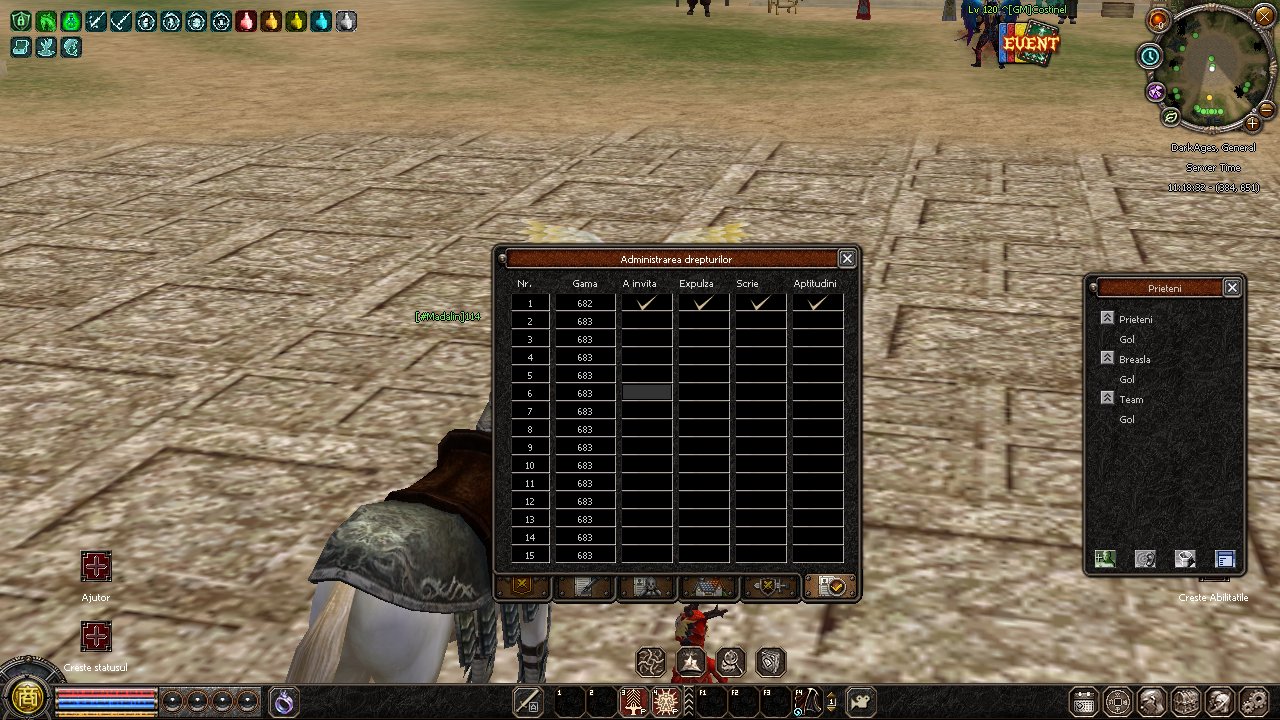The image size is (1280, 720).
Task: Toggle the Aptitudini checkmark on row 1
Action: click(815, 302)
